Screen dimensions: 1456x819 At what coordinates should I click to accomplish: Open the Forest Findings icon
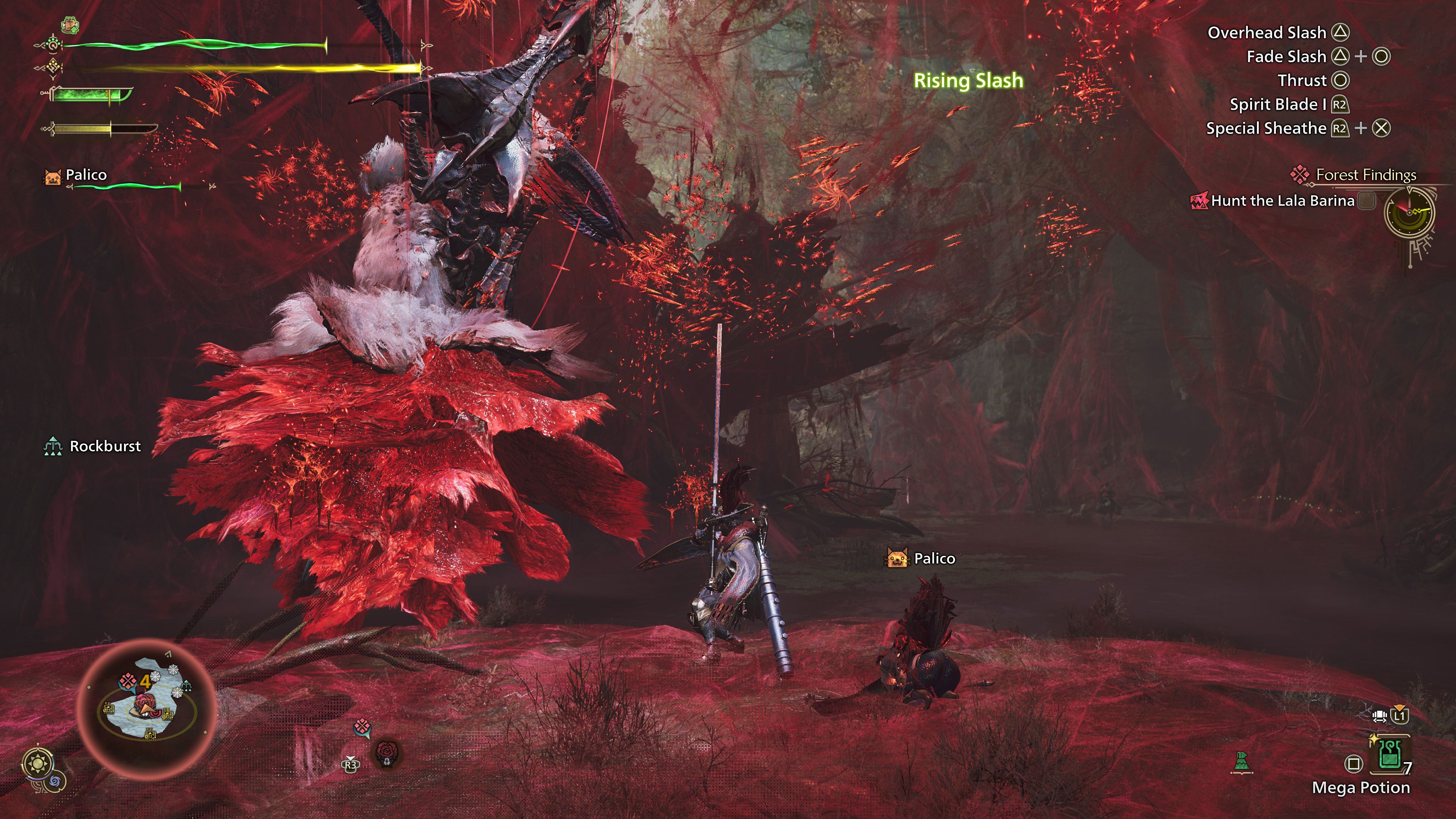(x=1300, y=175)
